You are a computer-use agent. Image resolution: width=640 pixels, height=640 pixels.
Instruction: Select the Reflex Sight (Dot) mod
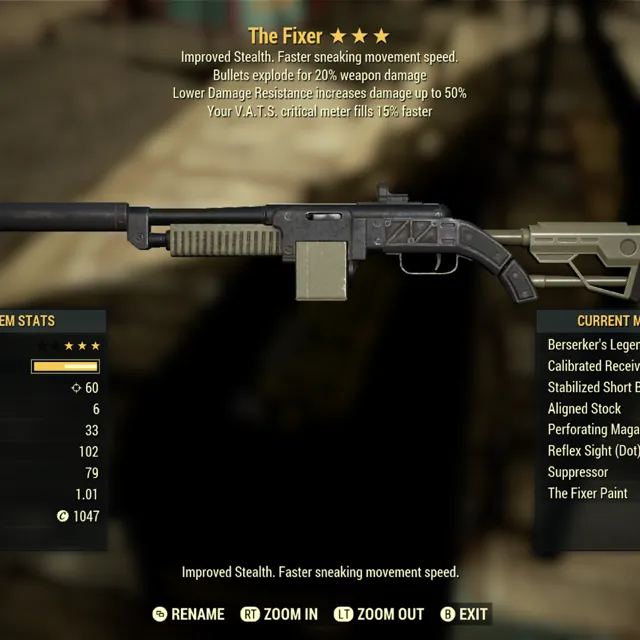593,451
